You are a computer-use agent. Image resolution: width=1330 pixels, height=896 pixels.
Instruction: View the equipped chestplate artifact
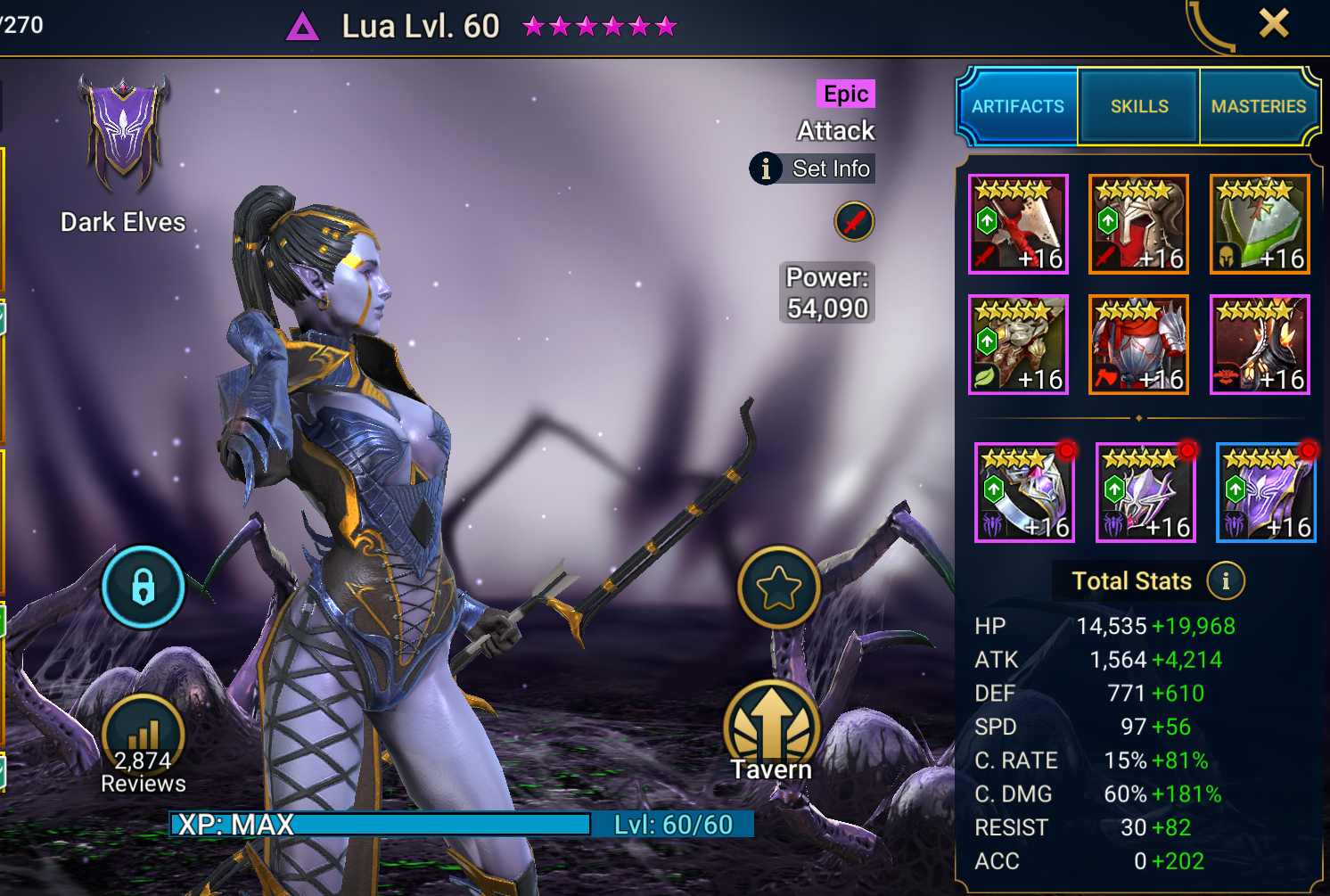pos(1138,344)
